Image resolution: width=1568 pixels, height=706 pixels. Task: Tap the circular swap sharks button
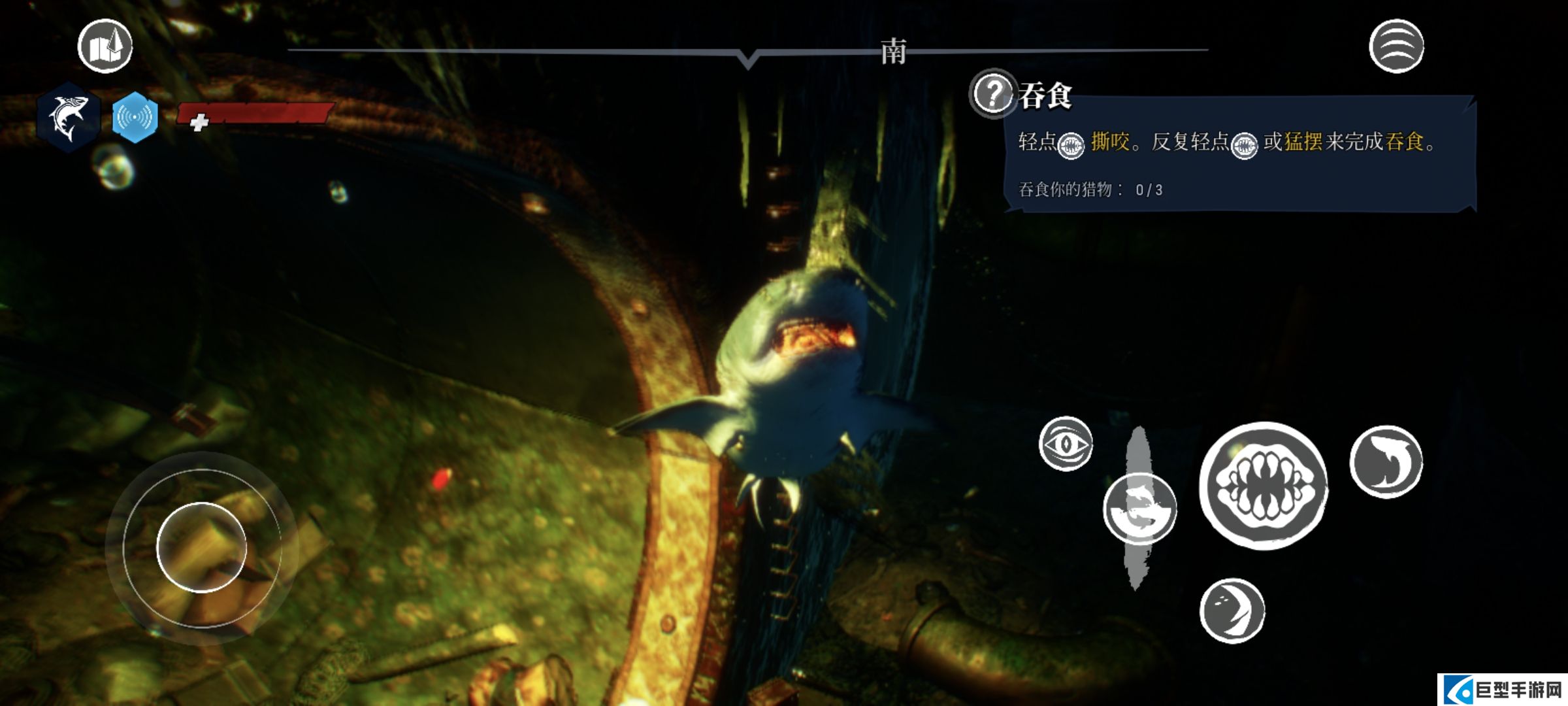tap(1139, 509)
